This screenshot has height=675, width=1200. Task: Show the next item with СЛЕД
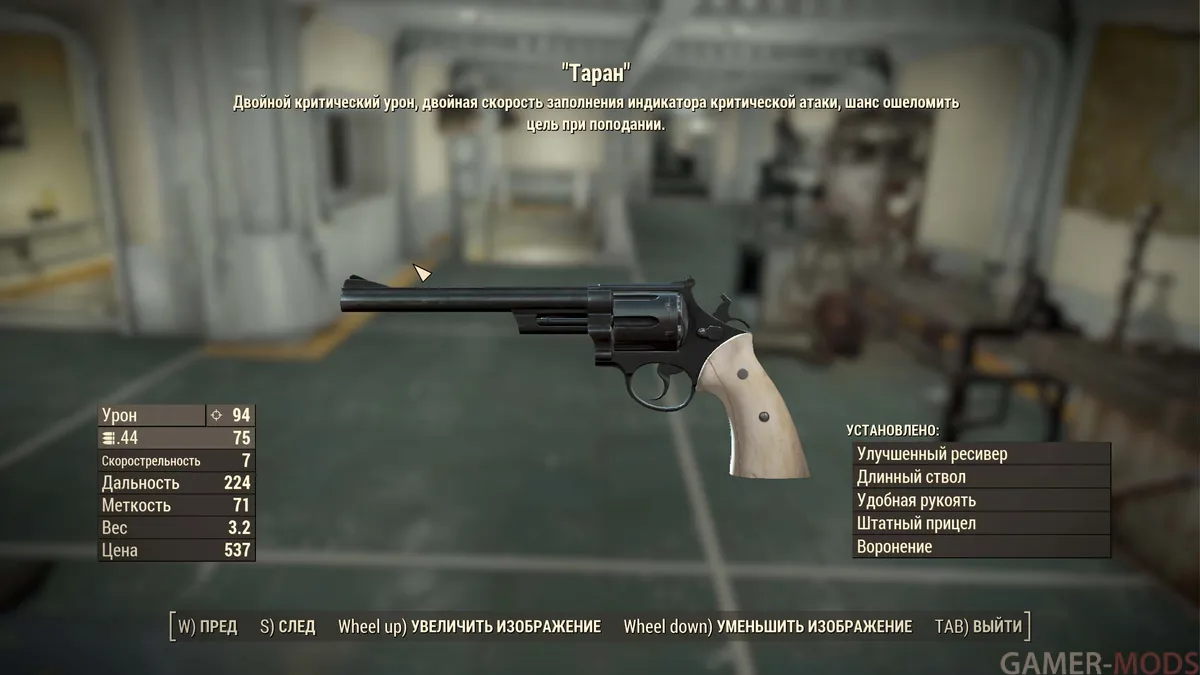[x=287, y=627]
